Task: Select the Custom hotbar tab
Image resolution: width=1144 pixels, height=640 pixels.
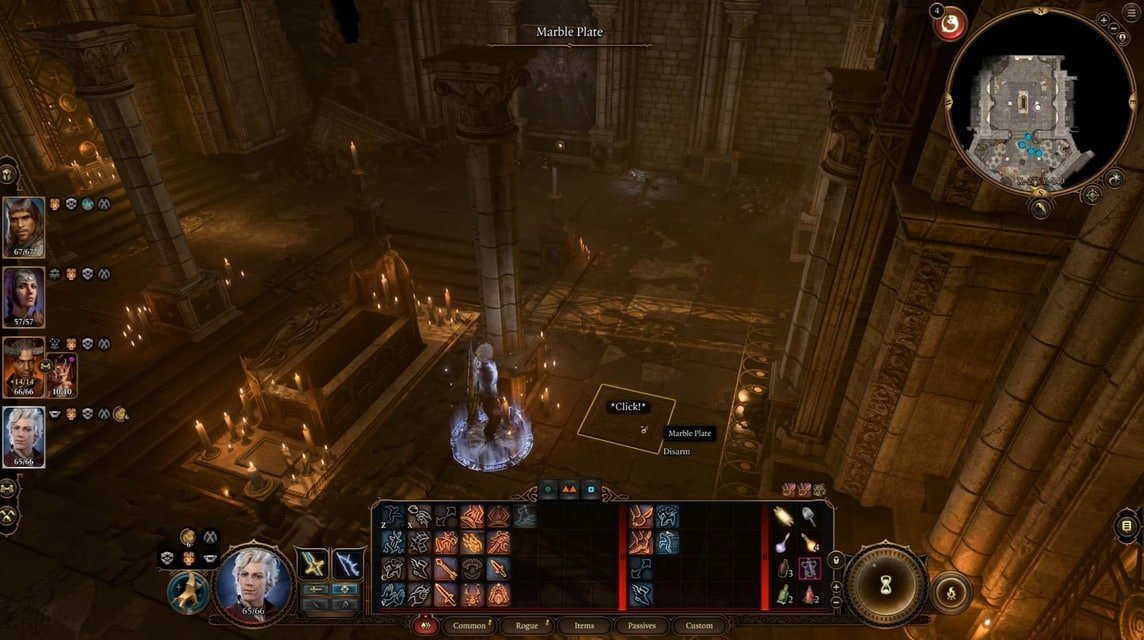Action: coord(699,626)
